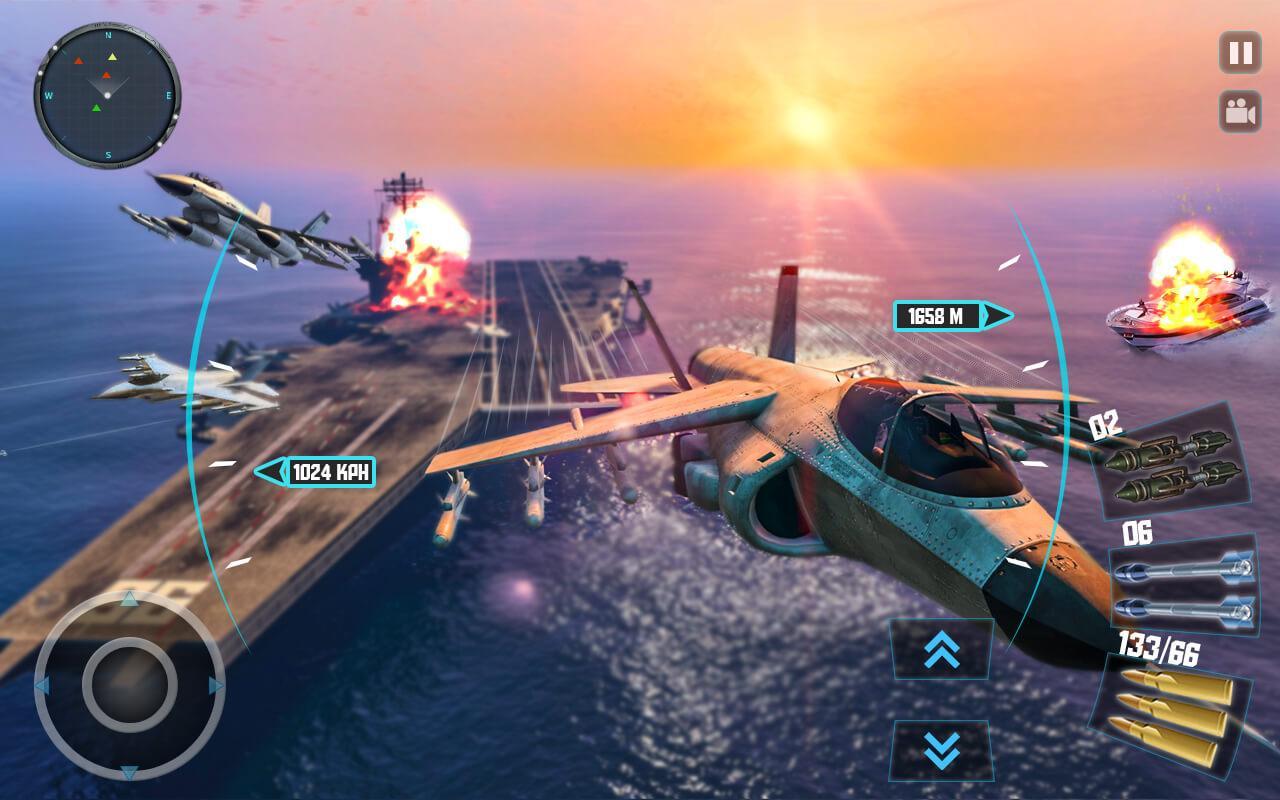1280x800 pixels.
Task: Decrease throttle with the double down arrows
Action: (941, 749)
